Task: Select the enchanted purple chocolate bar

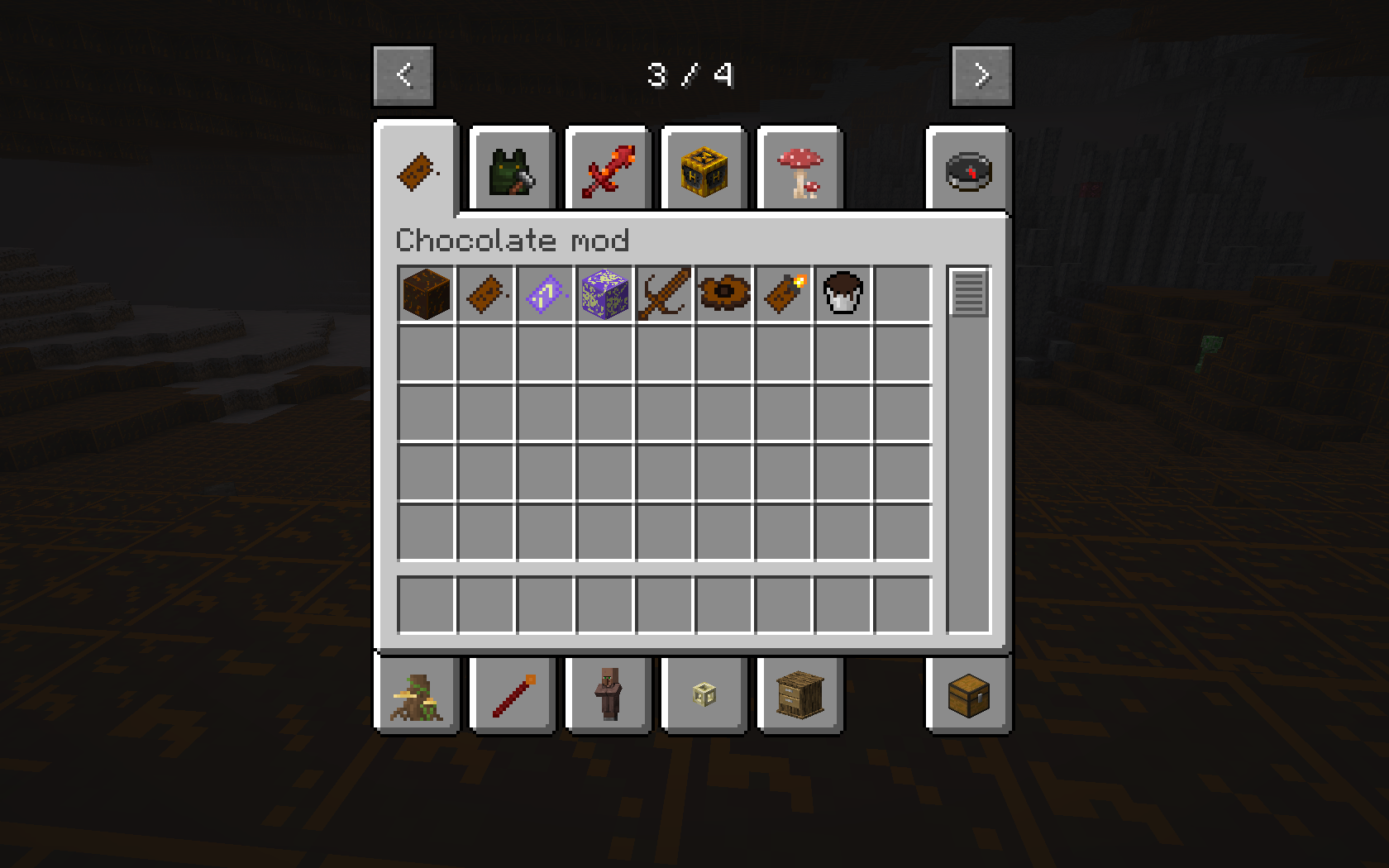Action: 545,294
